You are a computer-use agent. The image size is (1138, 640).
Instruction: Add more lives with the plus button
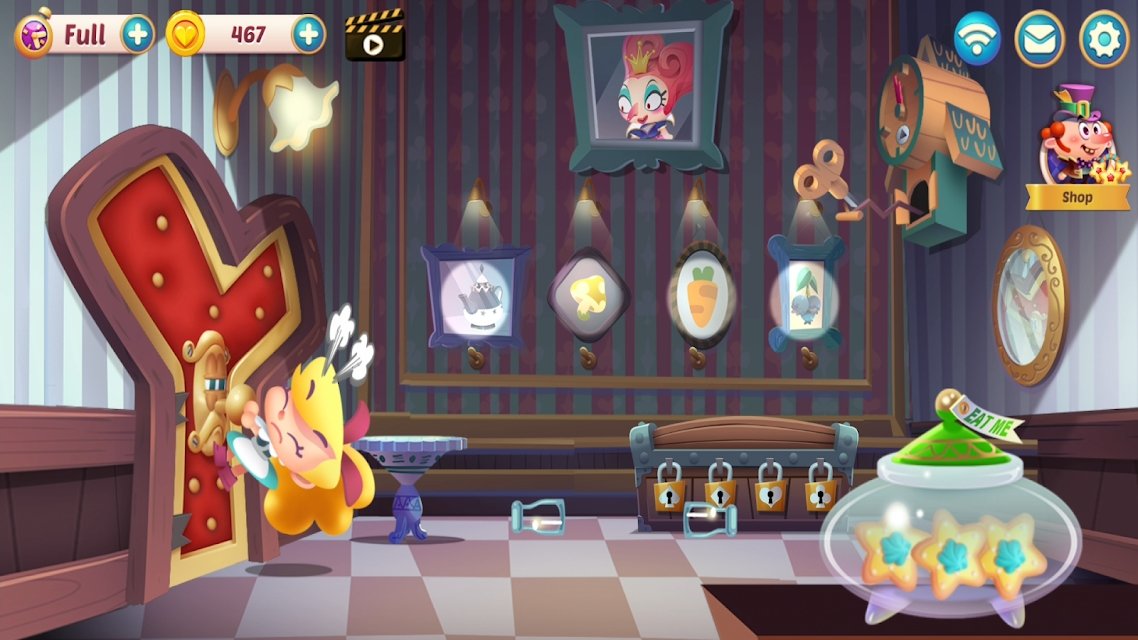click(x=138, y=35)
